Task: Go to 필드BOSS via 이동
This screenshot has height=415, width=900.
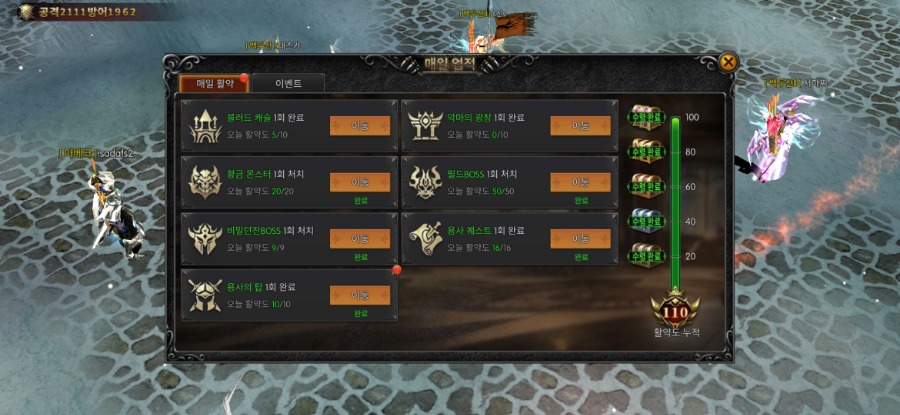Action: [x=580, y=182]
